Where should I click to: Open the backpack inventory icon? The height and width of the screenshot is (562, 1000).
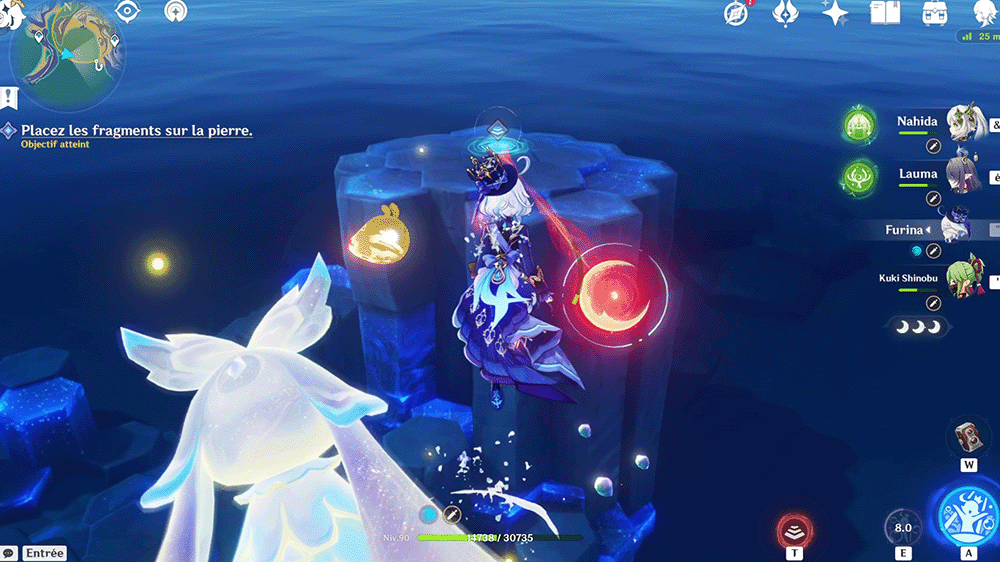coord(935,13)
